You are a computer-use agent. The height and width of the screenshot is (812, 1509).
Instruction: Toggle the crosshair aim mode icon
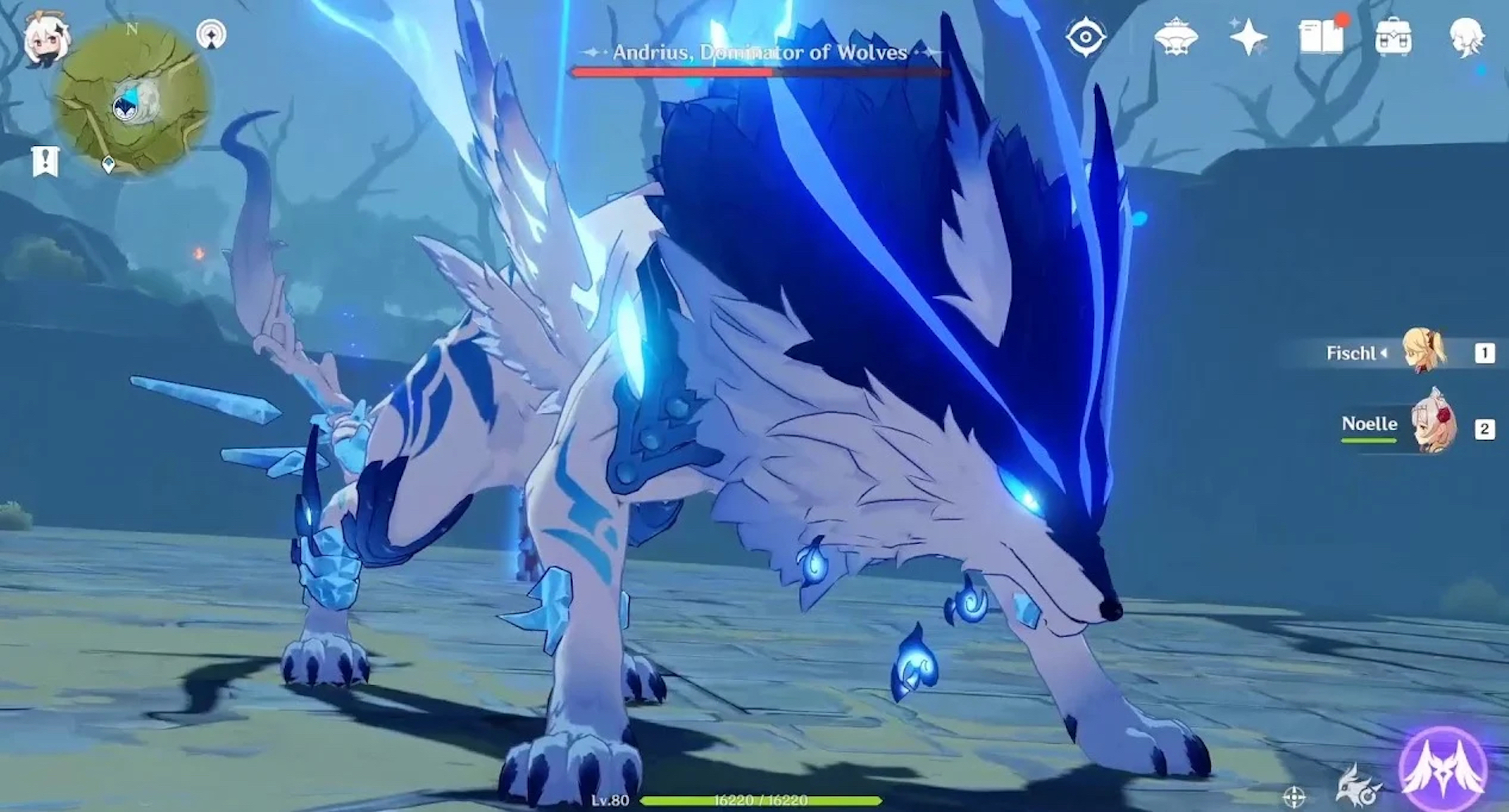(1295, 797)
